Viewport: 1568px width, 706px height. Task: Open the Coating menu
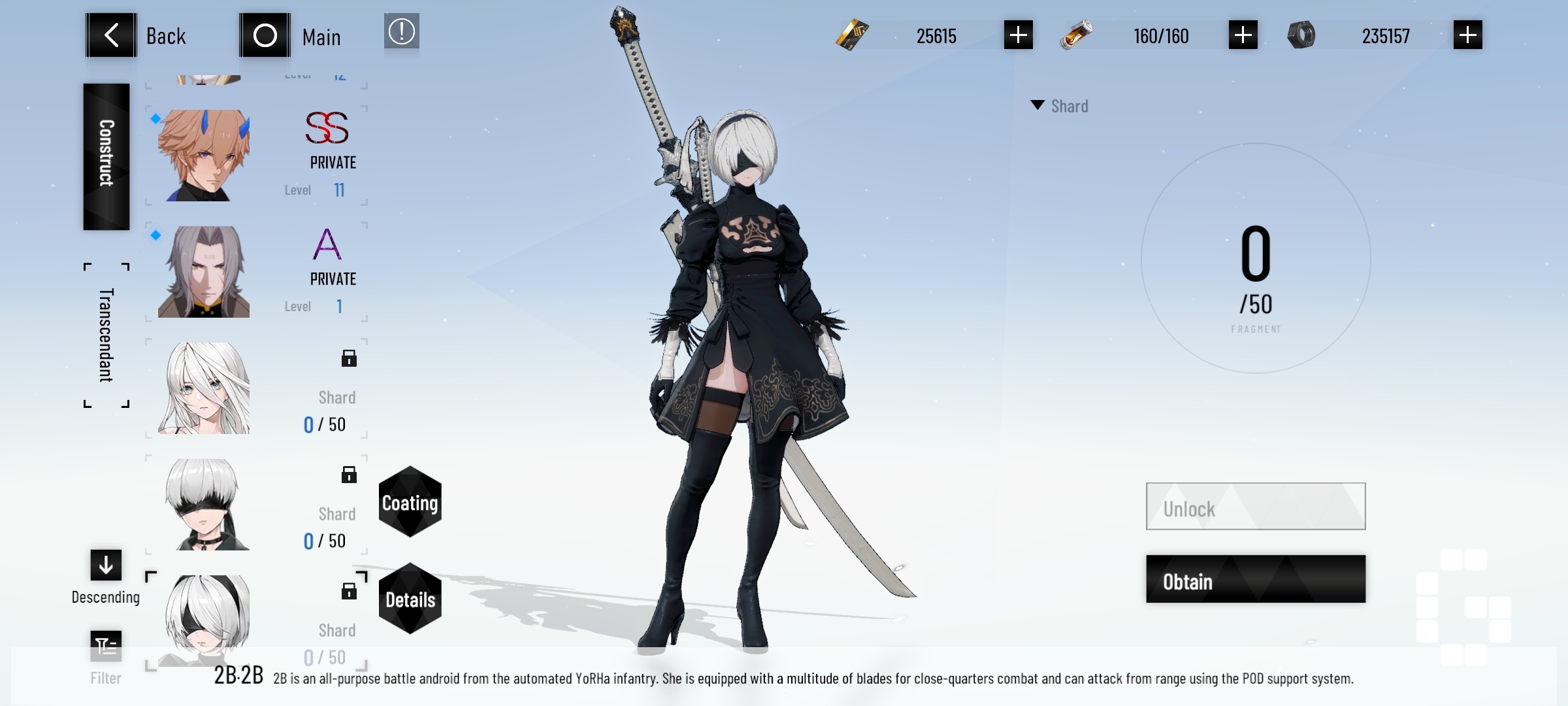410,503
